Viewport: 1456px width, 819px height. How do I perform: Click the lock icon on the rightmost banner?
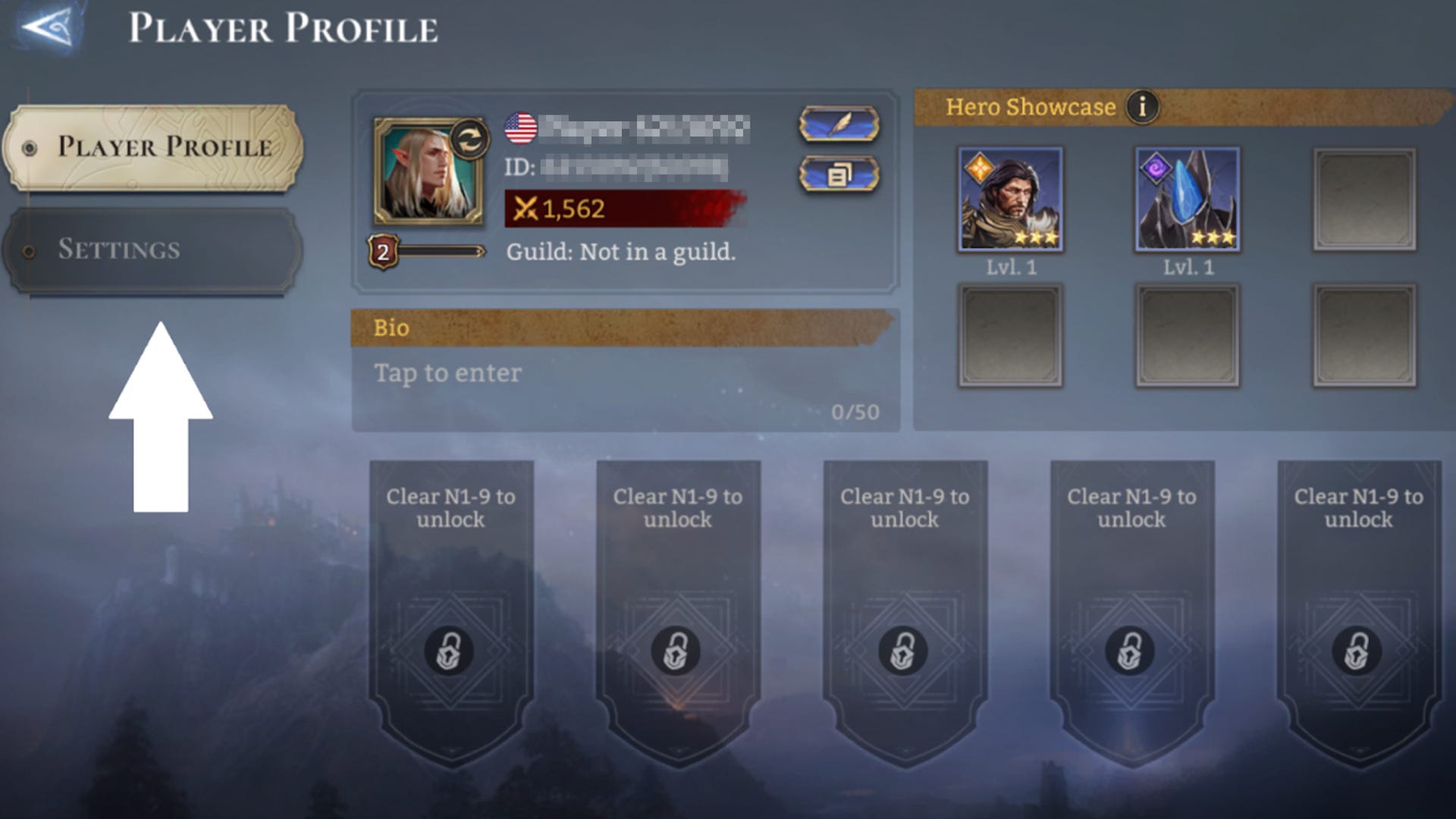[1357, 651]
